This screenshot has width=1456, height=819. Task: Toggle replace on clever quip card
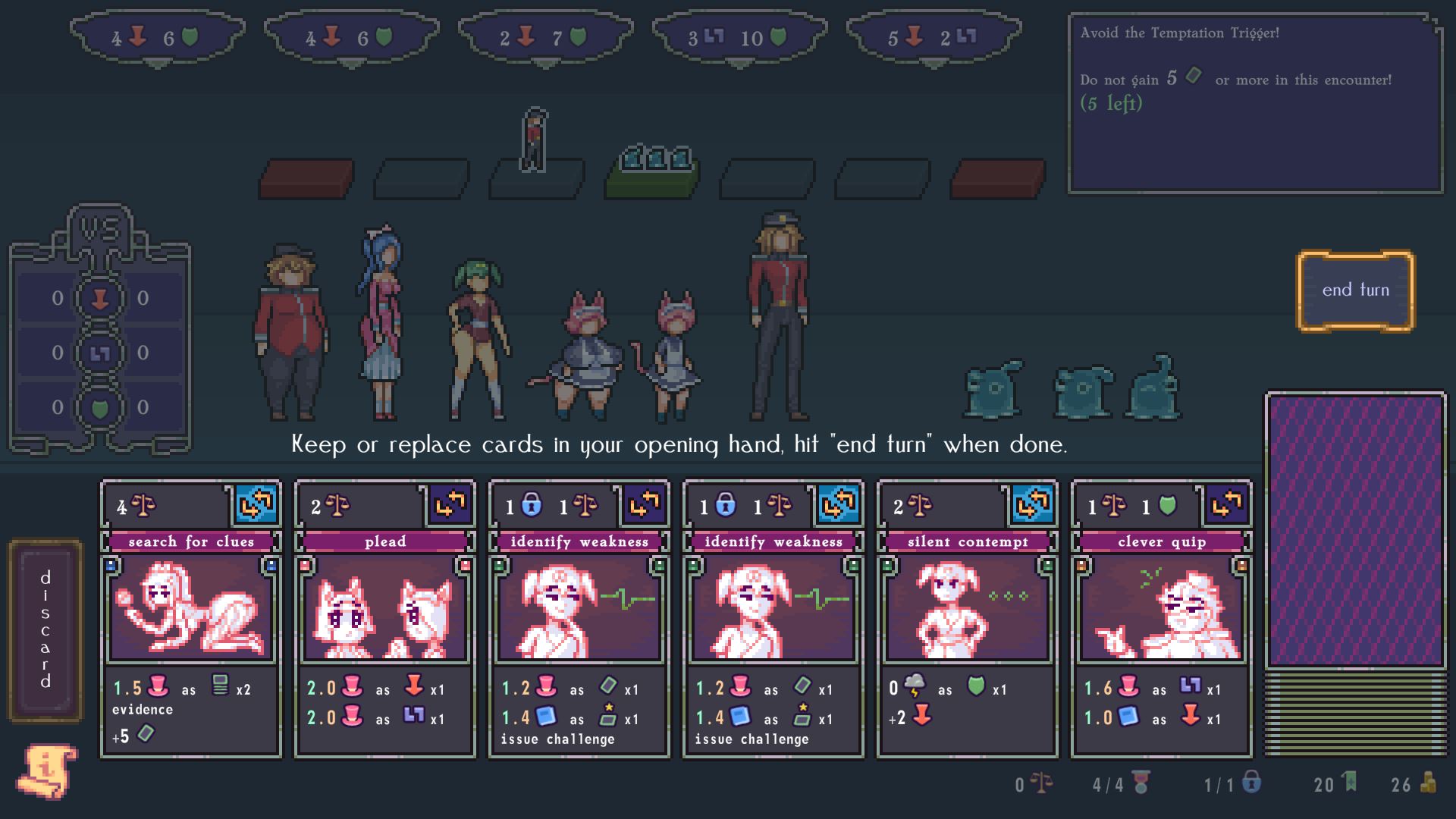[1227, 504]
